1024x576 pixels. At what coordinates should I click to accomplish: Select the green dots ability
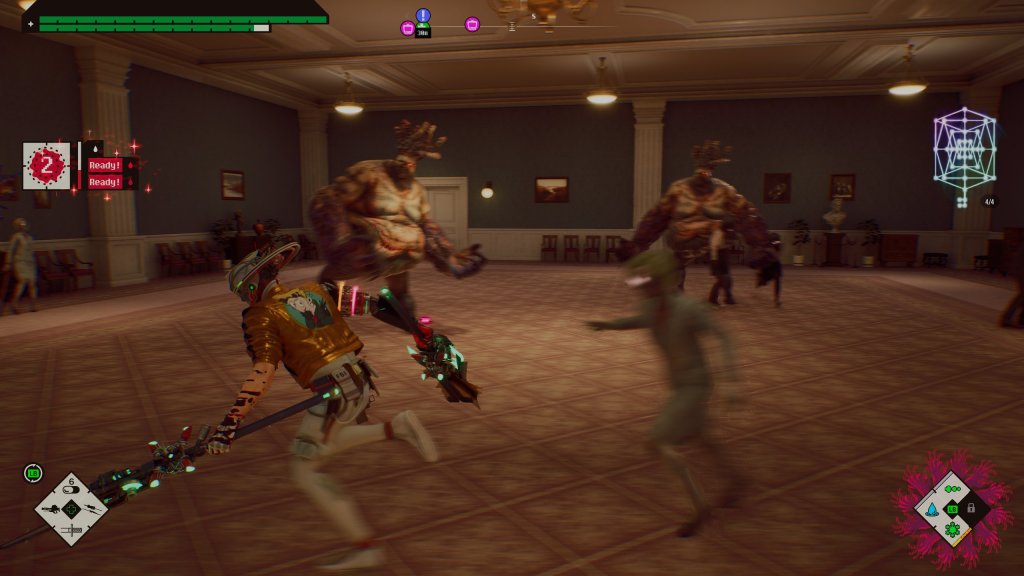[952, 489]
